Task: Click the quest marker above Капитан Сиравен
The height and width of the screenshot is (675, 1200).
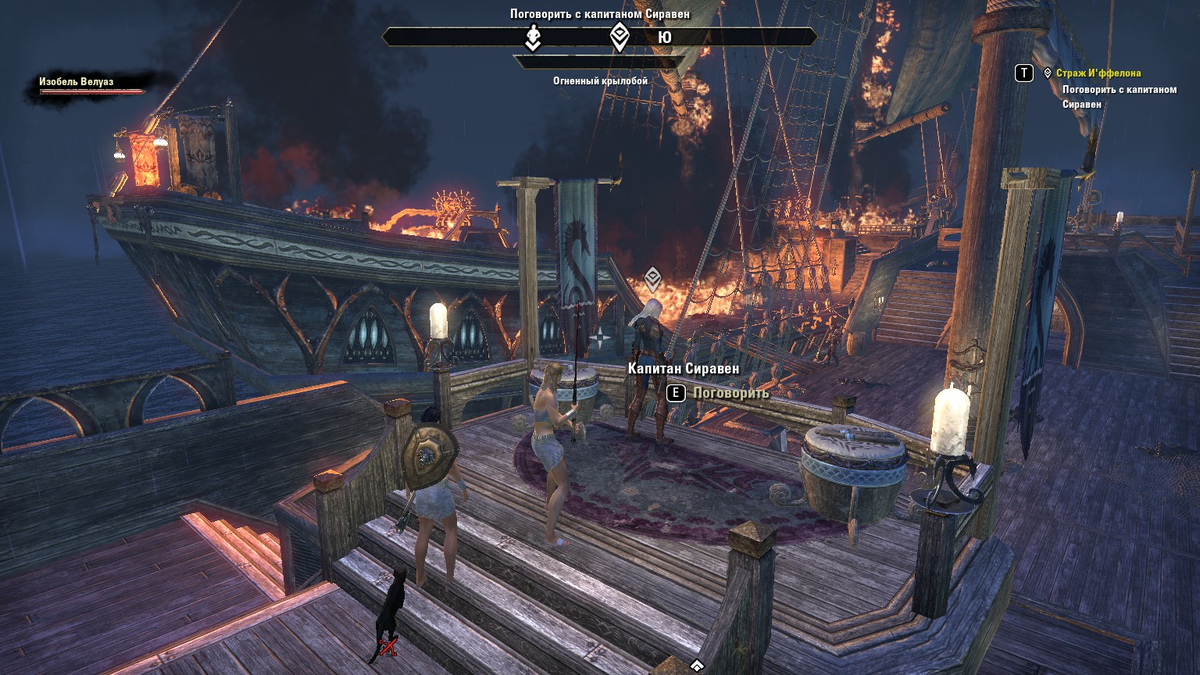Action: (652, 278)
